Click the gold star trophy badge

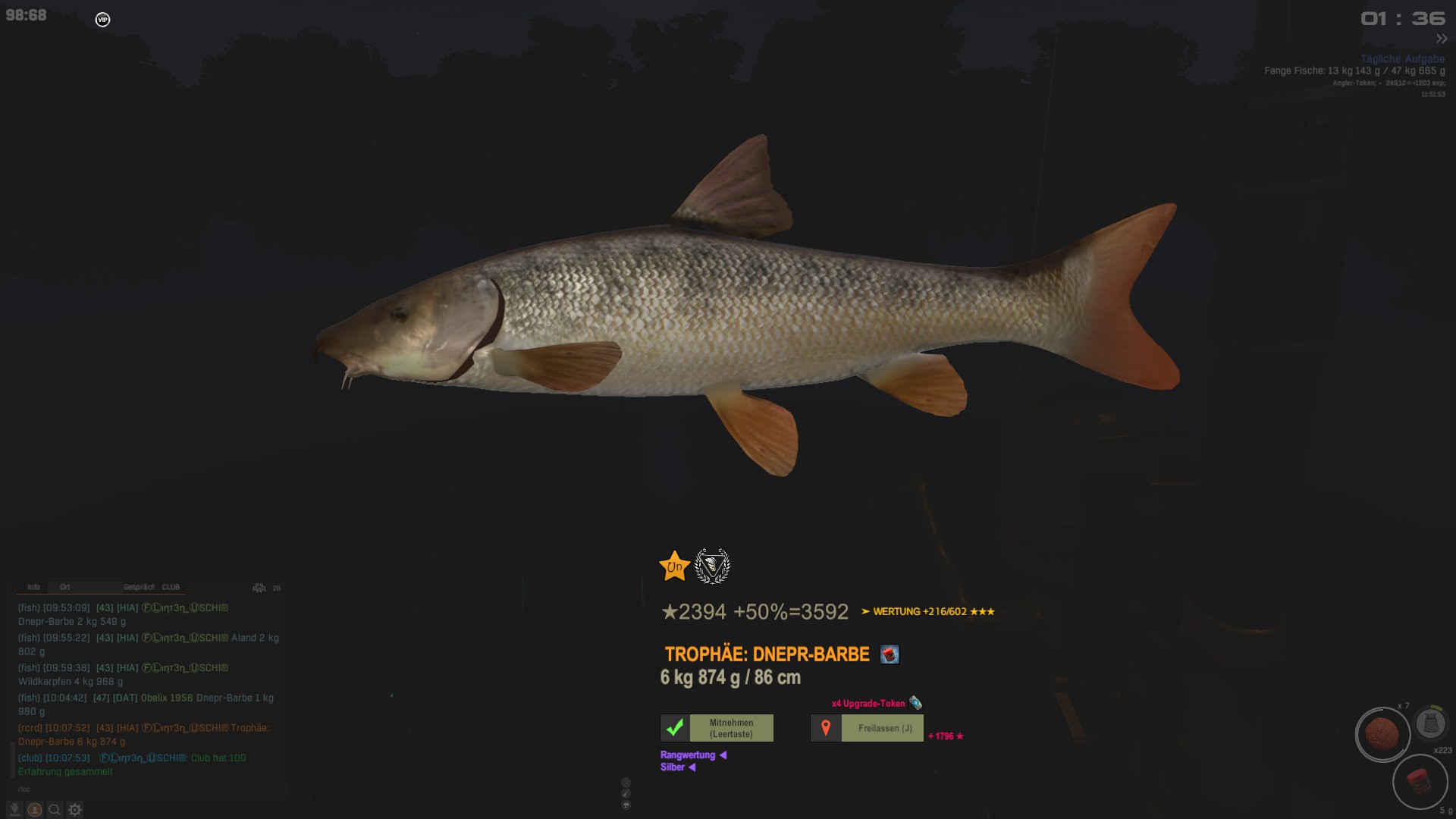[x=674, y=566]
